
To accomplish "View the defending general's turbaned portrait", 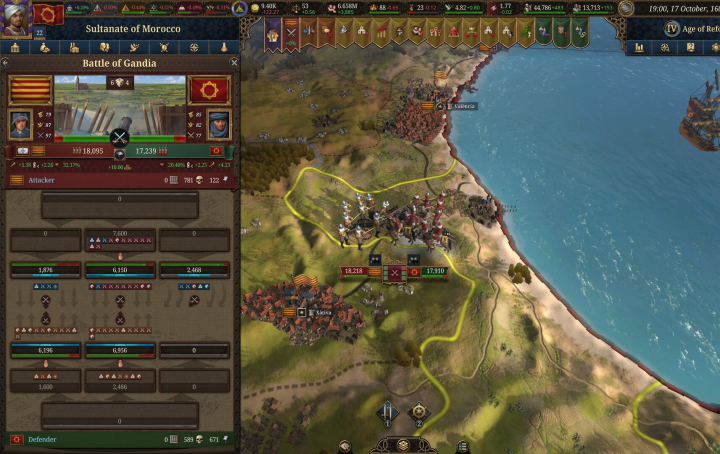I will point(219,124).
